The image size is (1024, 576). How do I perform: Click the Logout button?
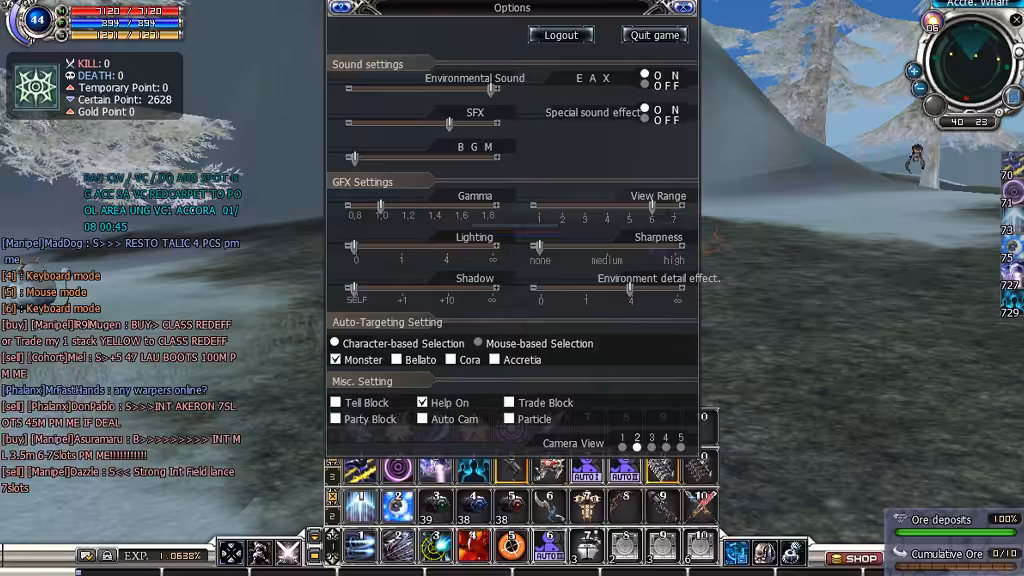561,35
